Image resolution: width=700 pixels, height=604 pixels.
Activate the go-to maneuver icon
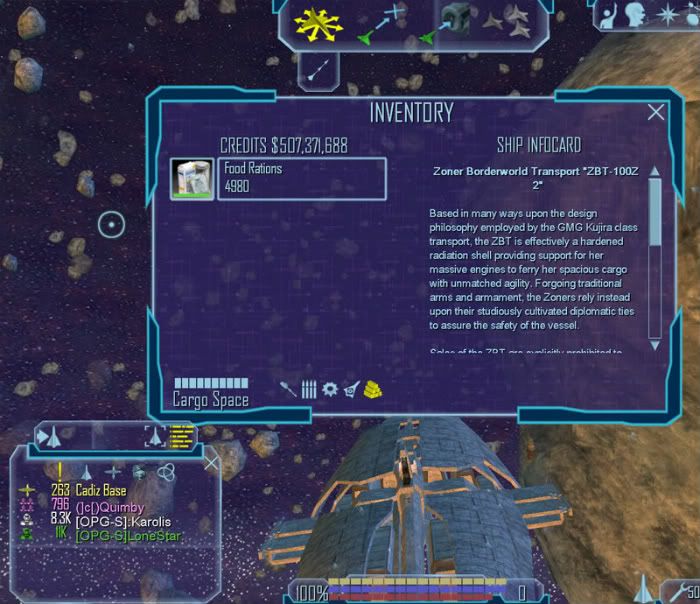click(x=382, y=22)
